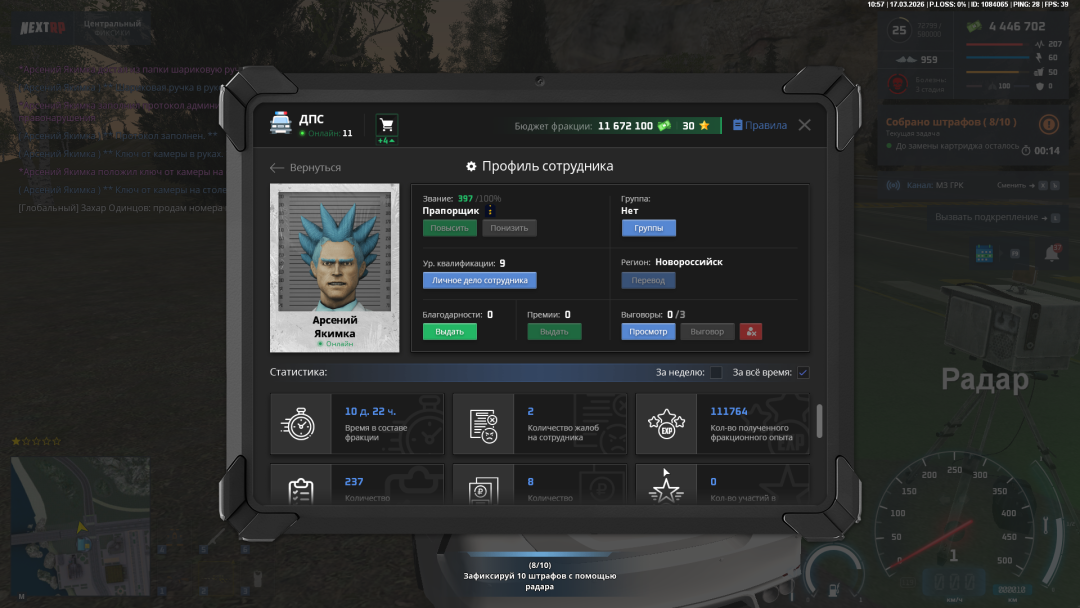1080x608 pixels.
Task: Issue a commendation under Благодарности
Action: click(449, 331)
